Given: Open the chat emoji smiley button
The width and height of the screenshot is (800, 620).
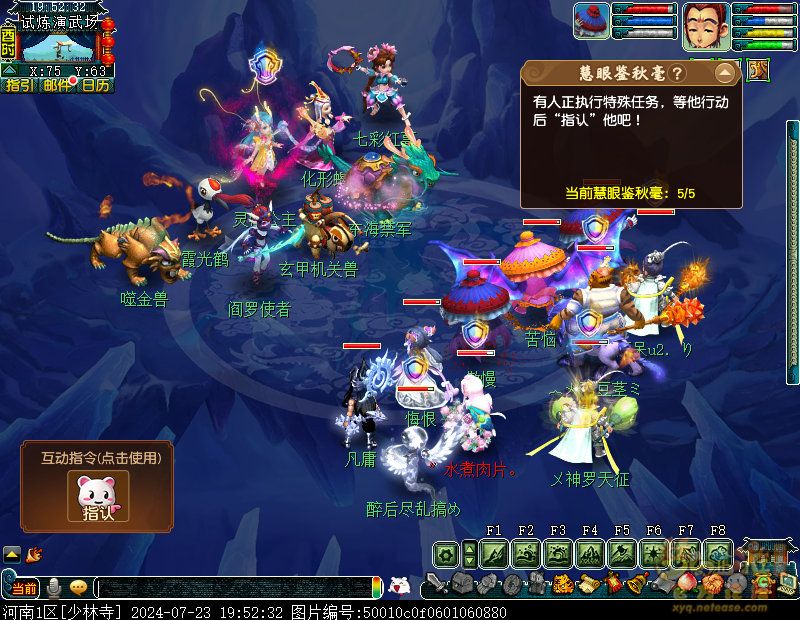Looking at the screenshot, I should (x=78, y=587).
